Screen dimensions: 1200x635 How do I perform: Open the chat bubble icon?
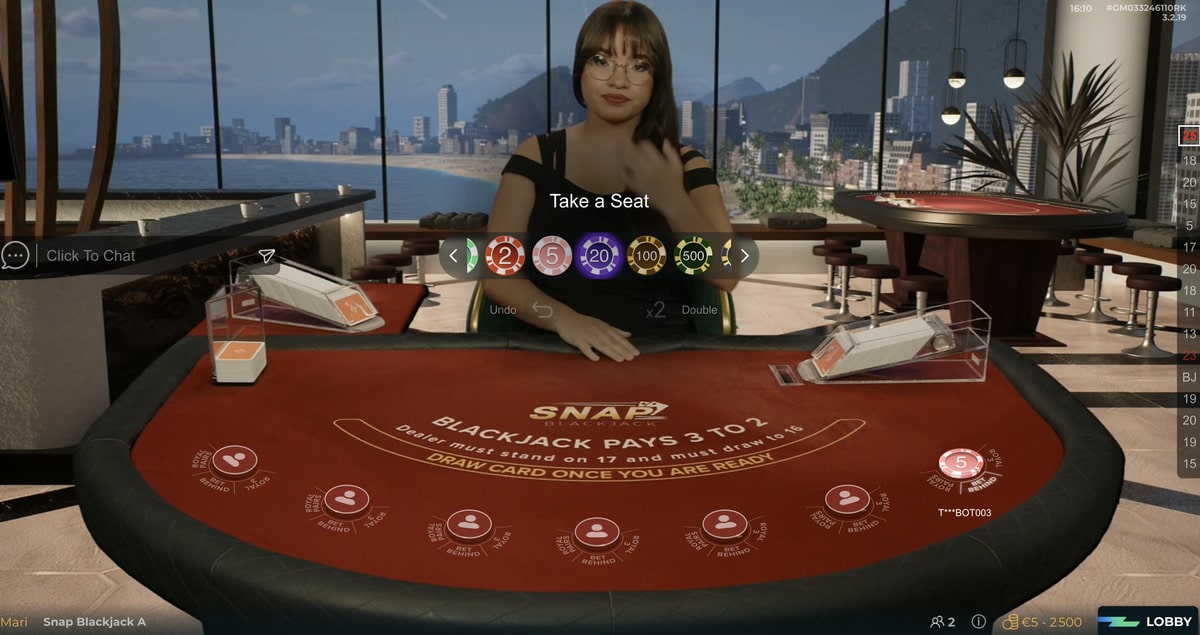pos(15,256)
